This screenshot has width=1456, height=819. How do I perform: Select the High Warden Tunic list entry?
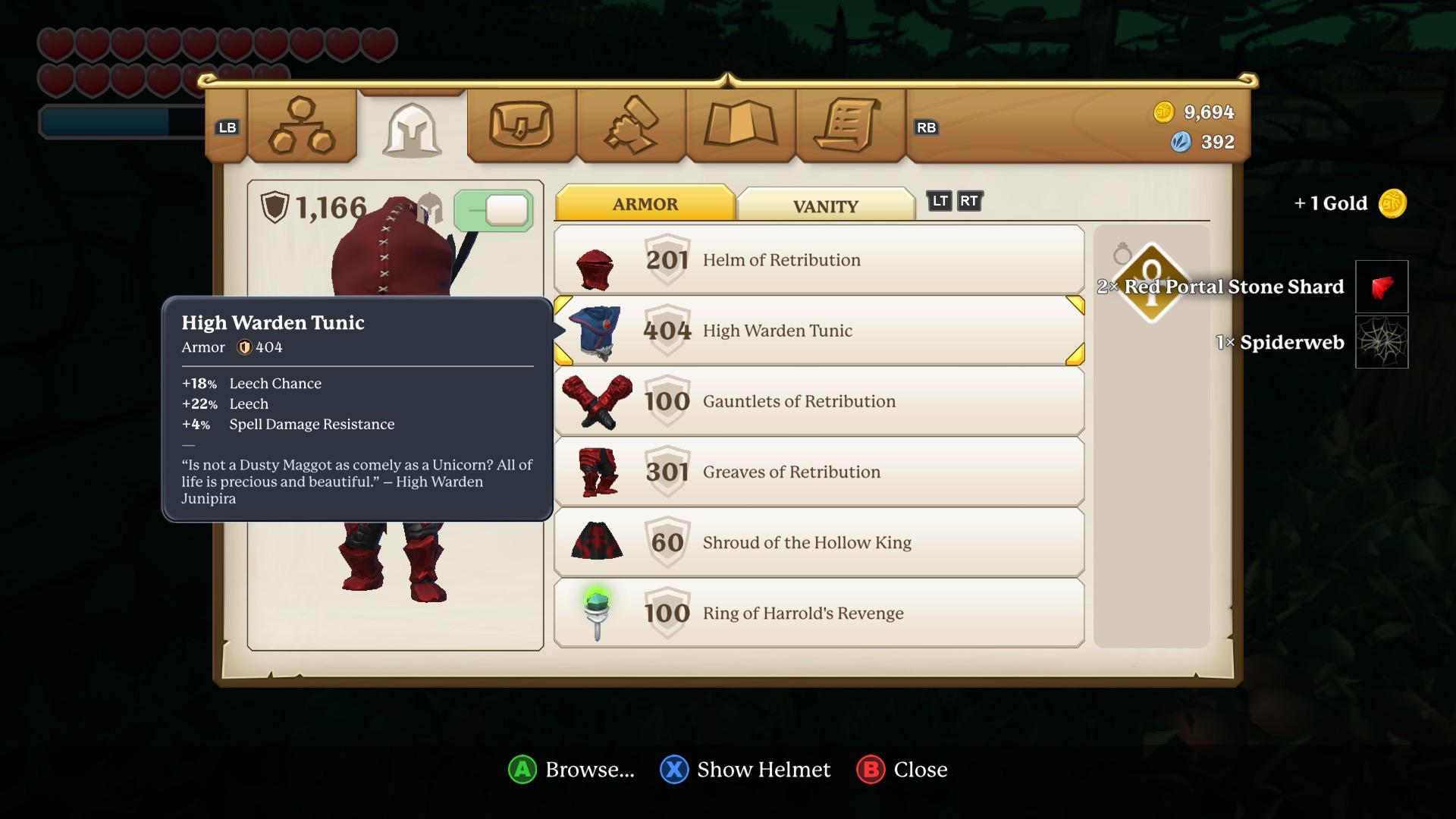[819, 330]
